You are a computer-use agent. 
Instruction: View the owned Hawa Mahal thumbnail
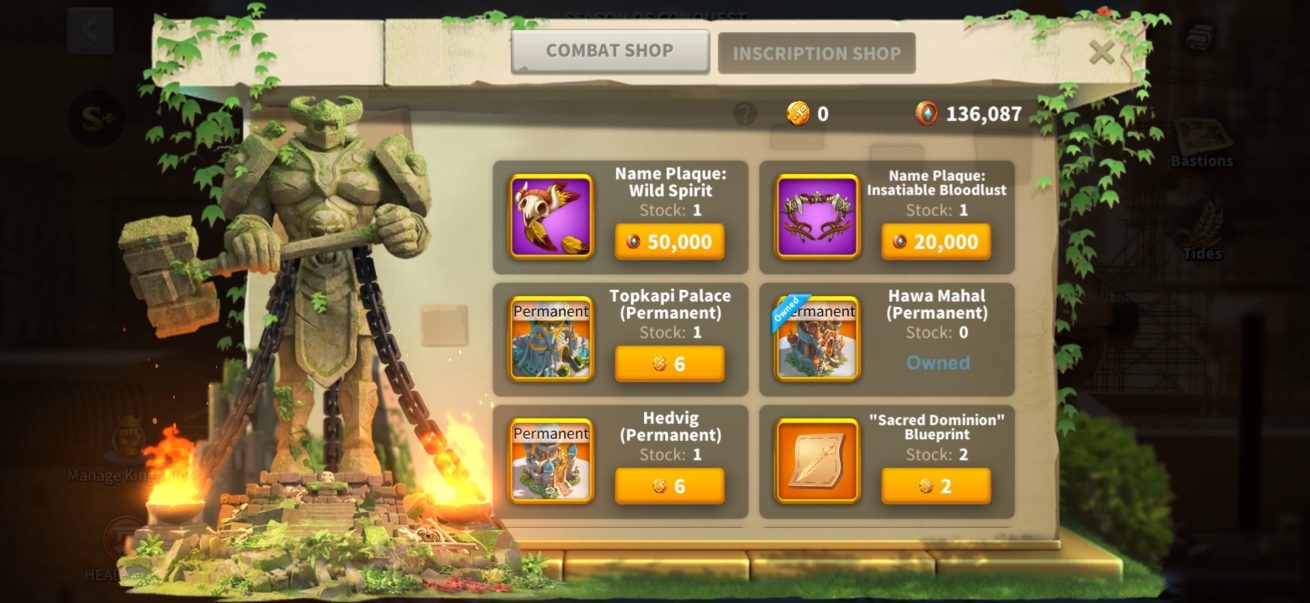pyautogui.click(x=818, y=339)
